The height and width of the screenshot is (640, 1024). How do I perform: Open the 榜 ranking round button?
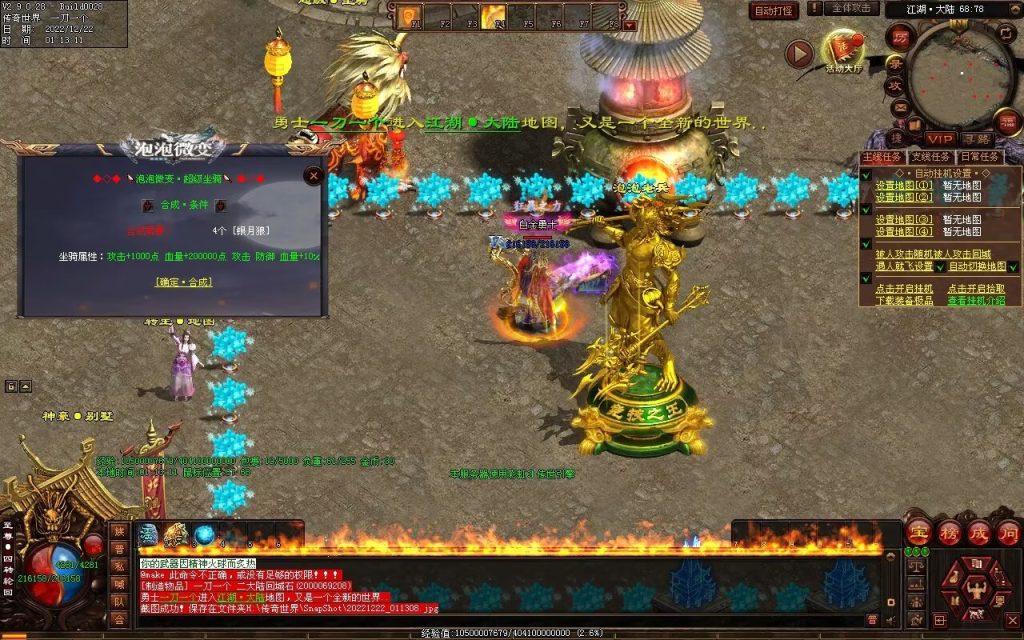[x=948, y=532]
